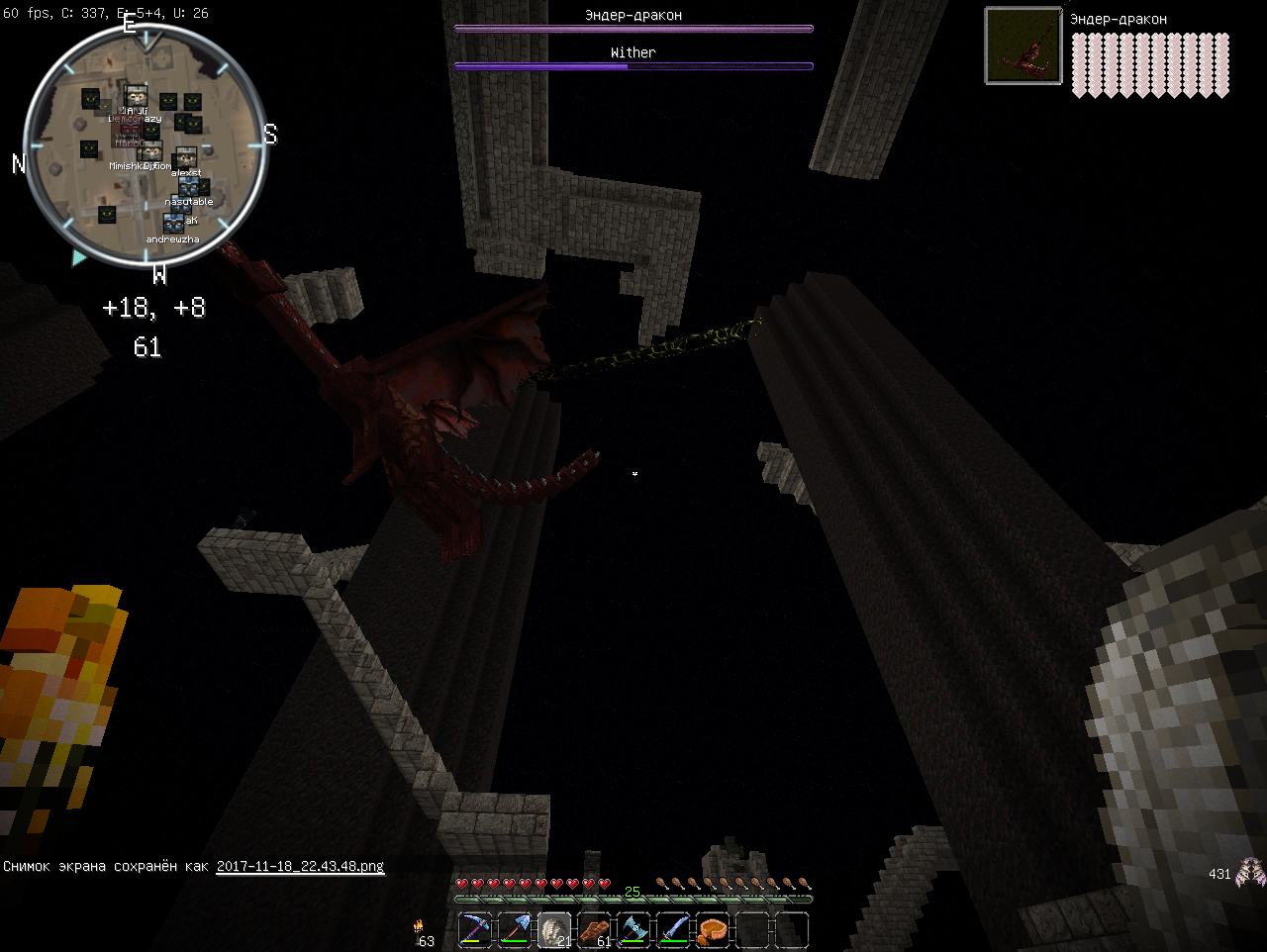Screen dimensions: 1267x952
Task: Choose the shell item stack of 21
Action: [x=555, y=930]
